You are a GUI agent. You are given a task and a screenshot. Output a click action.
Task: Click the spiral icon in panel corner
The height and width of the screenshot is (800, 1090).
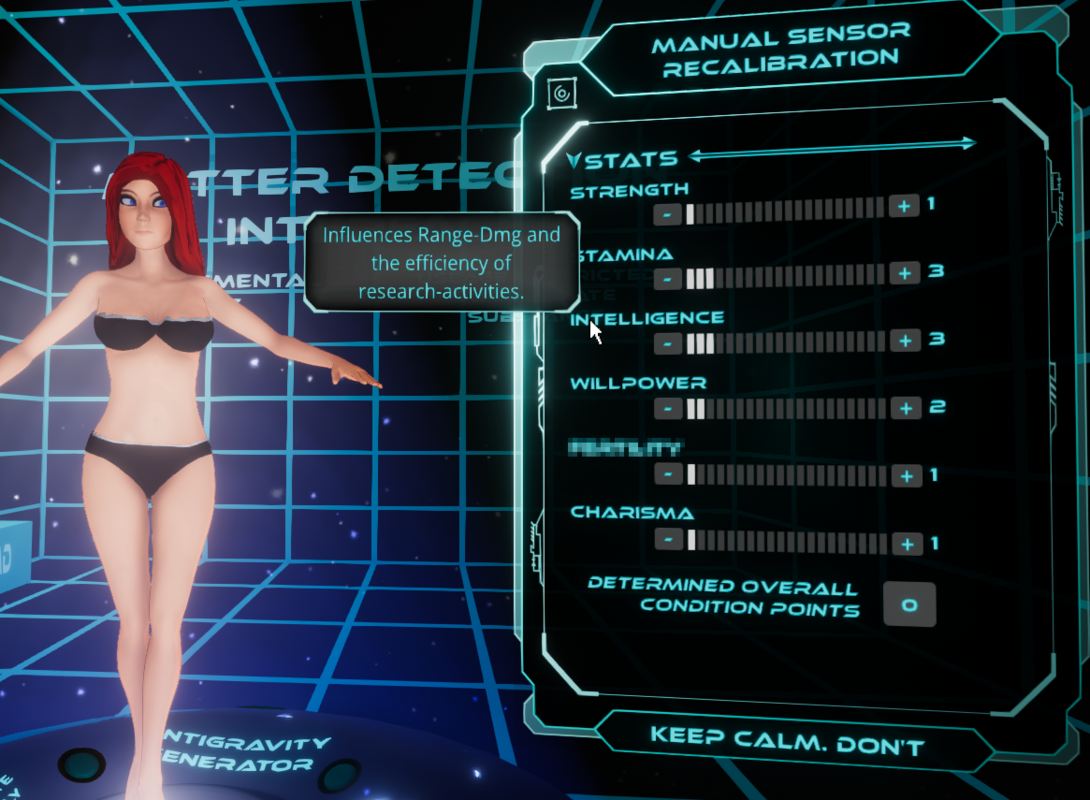tap(561, 95)
